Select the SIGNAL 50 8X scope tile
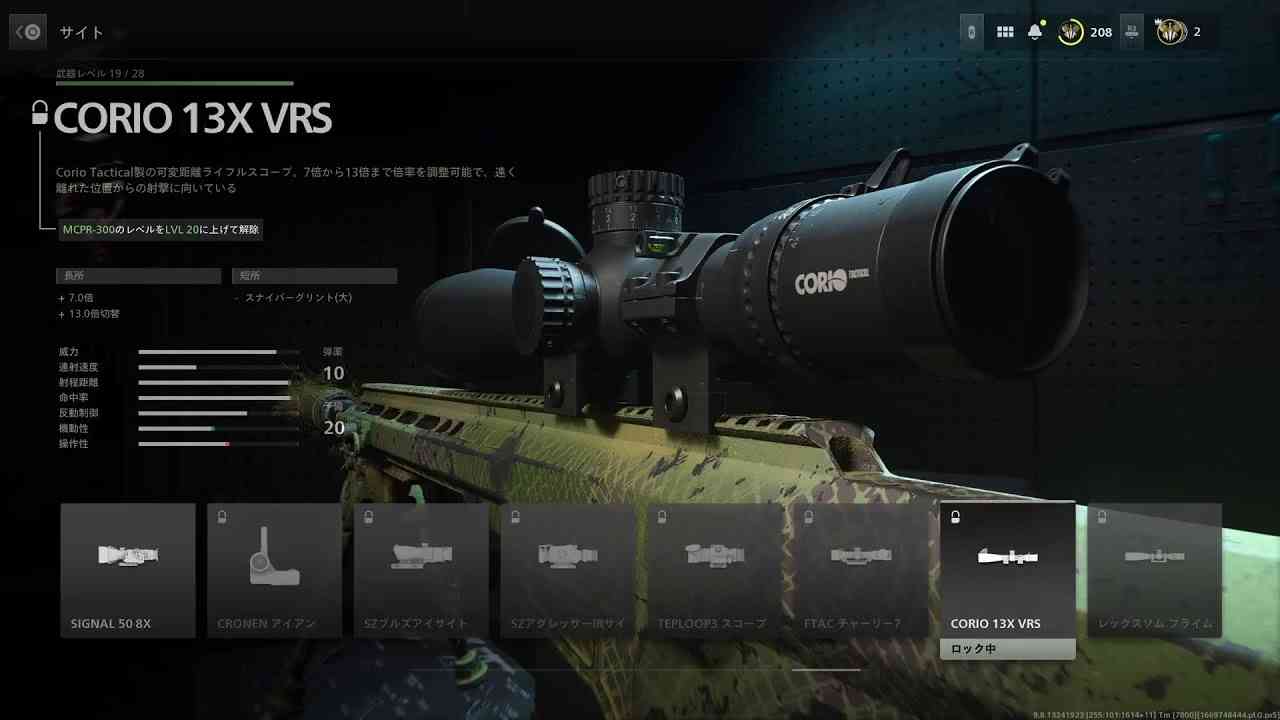1280x720 pixels. coord(128,570)
